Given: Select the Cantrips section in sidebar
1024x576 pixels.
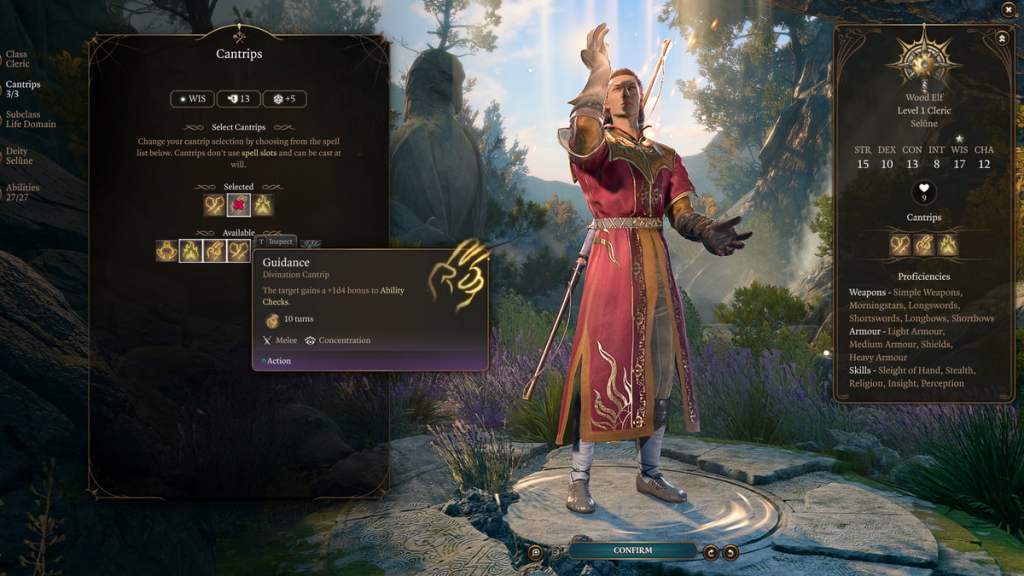Looking at the screenshot, I should pyautogui.click(x=22, y=89).
